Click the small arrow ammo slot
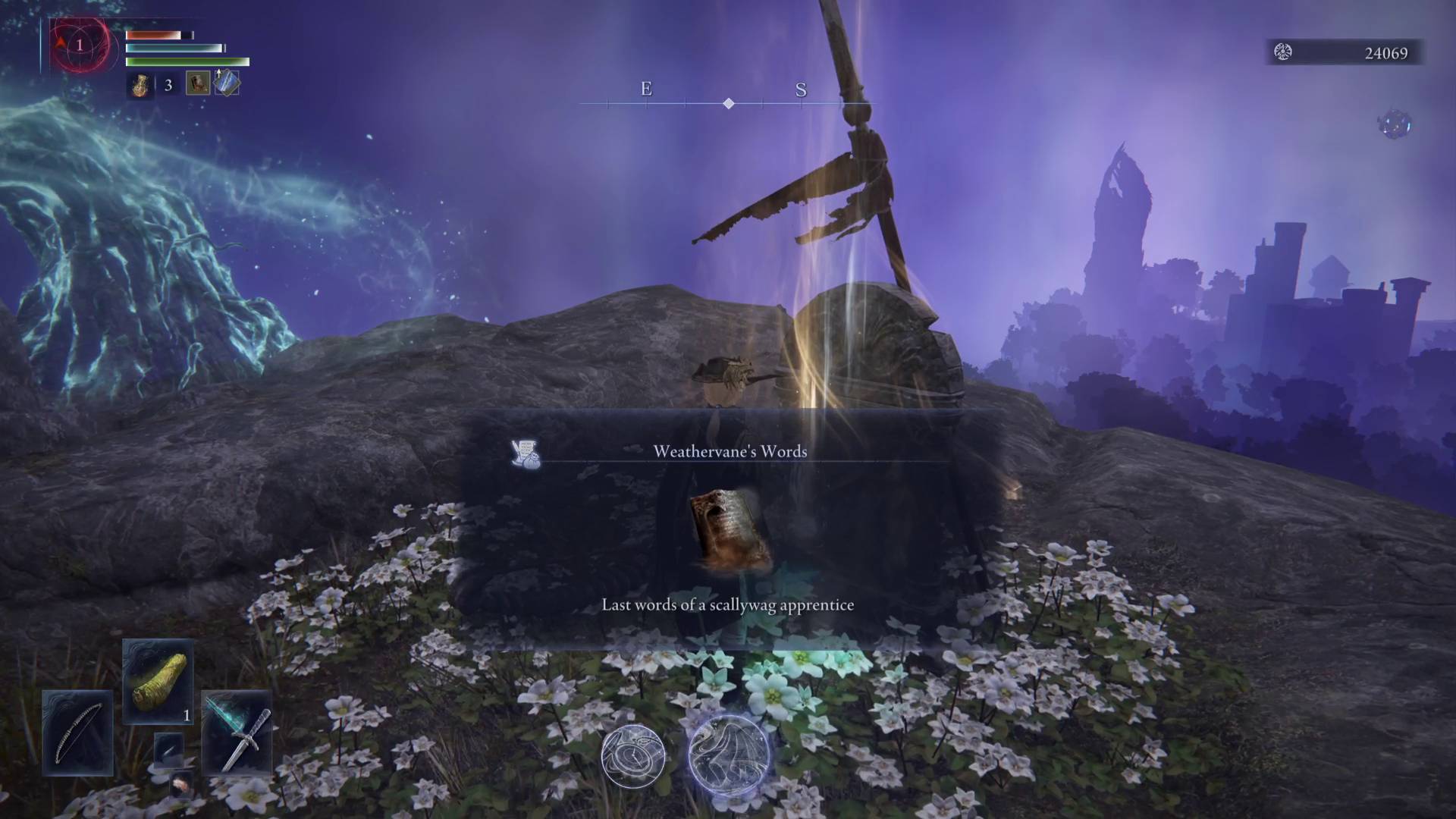 [x=168, y=748]
